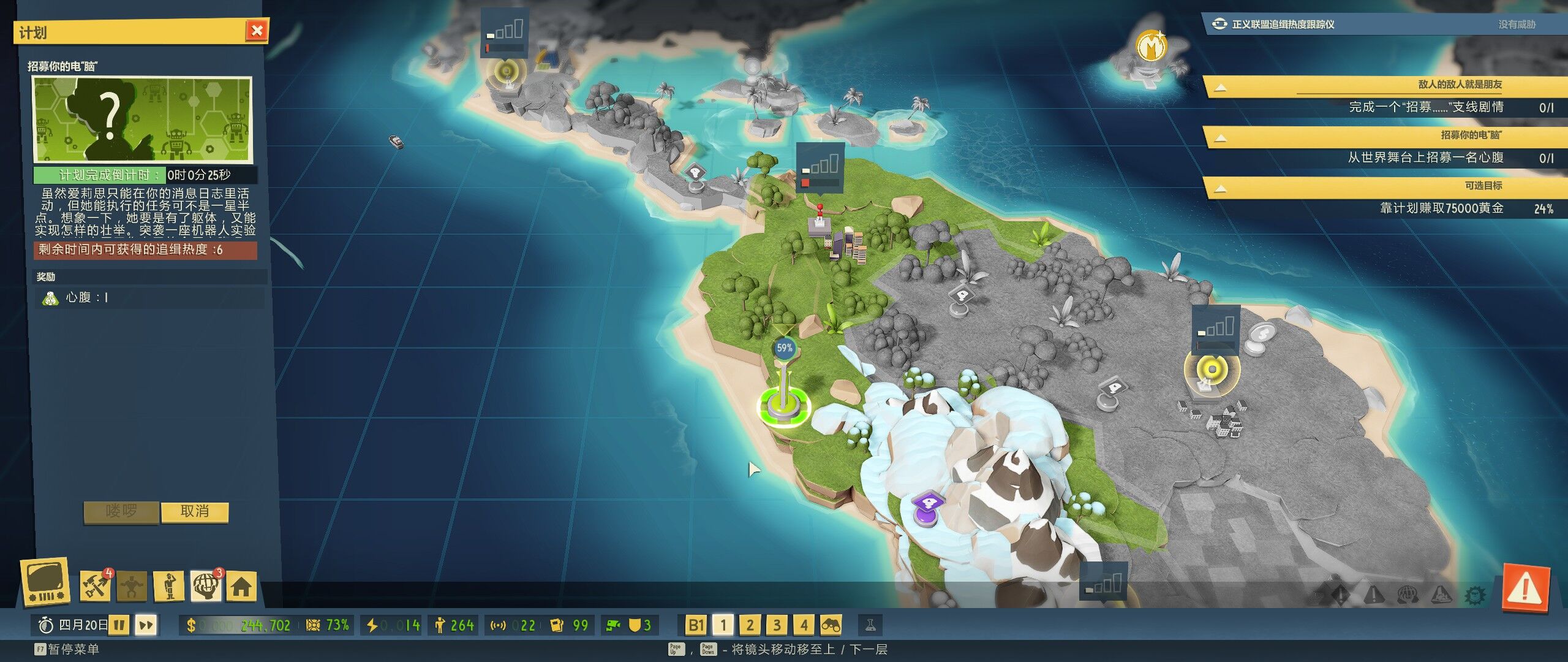Select the world stage globe icon
This screenshot has height=662, width=1568.
click(206, 587)
